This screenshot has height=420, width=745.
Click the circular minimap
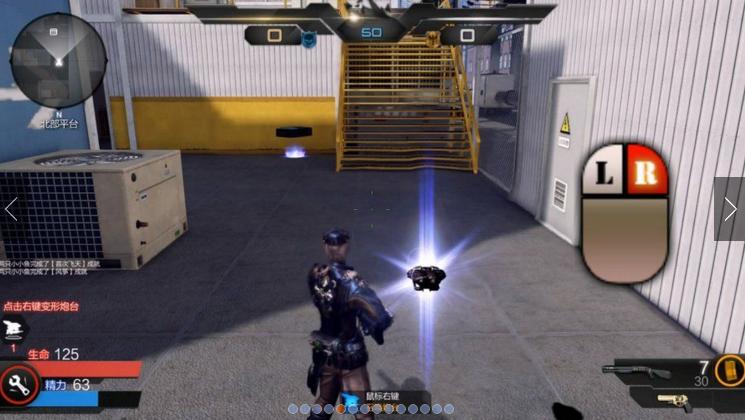tap(58, 58)
